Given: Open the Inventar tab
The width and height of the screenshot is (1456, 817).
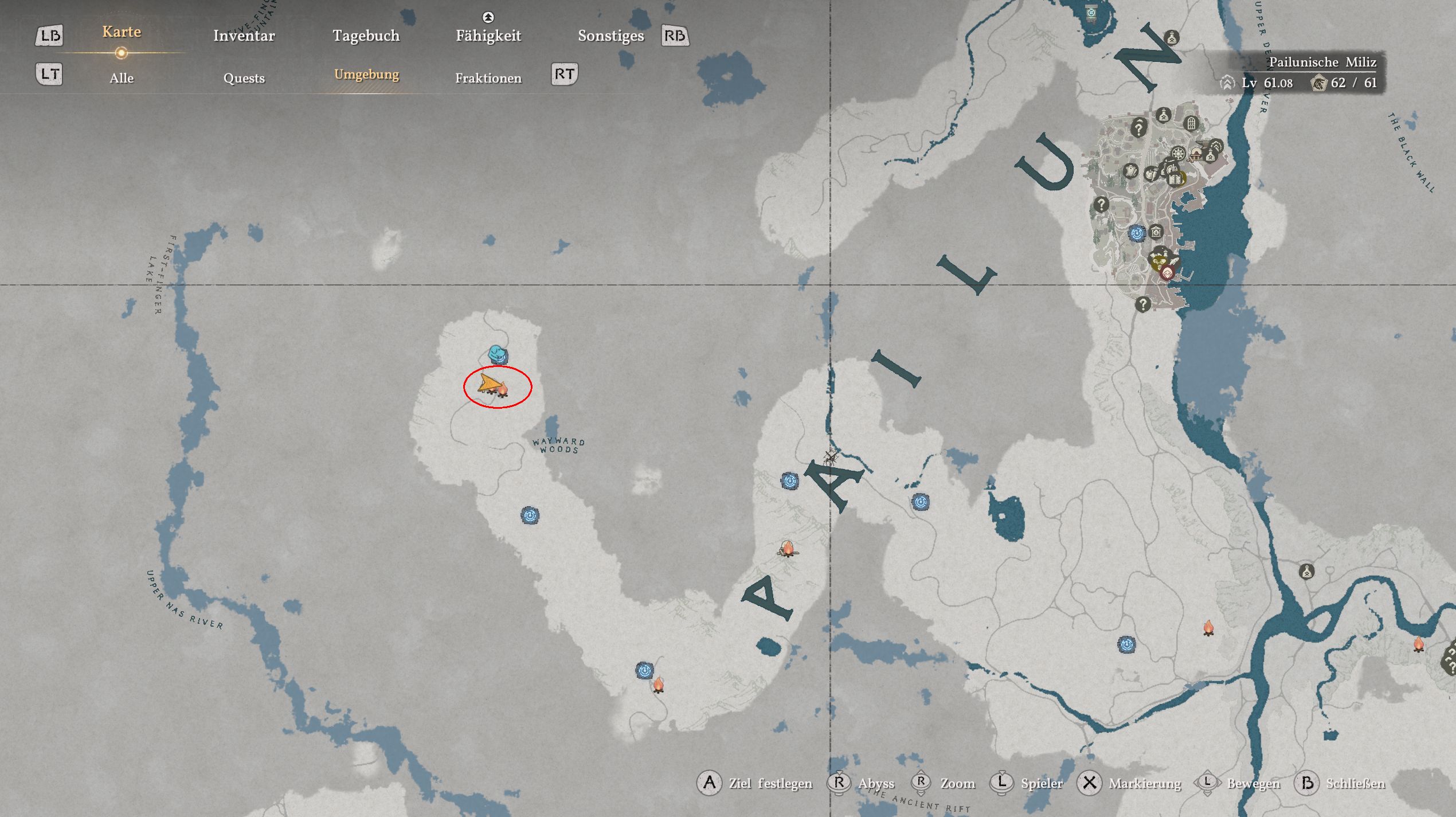Looking at the screenshot, I should [x=244, y=36].
